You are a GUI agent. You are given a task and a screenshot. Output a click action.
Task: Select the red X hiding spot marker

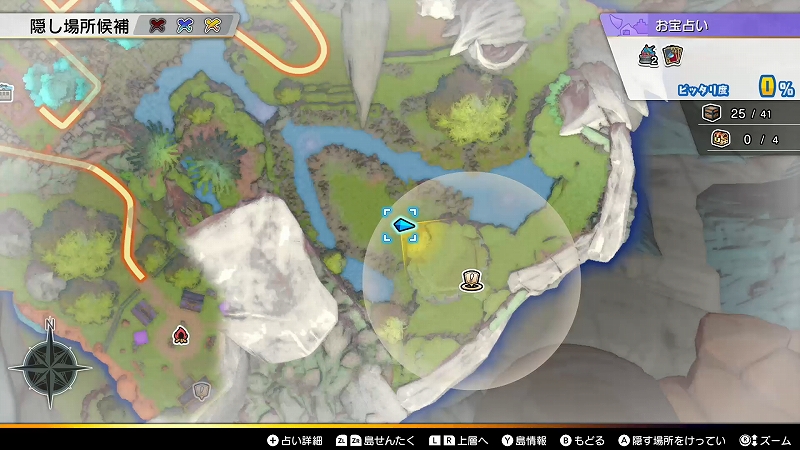pyautogui.click(x=157, y=24)
